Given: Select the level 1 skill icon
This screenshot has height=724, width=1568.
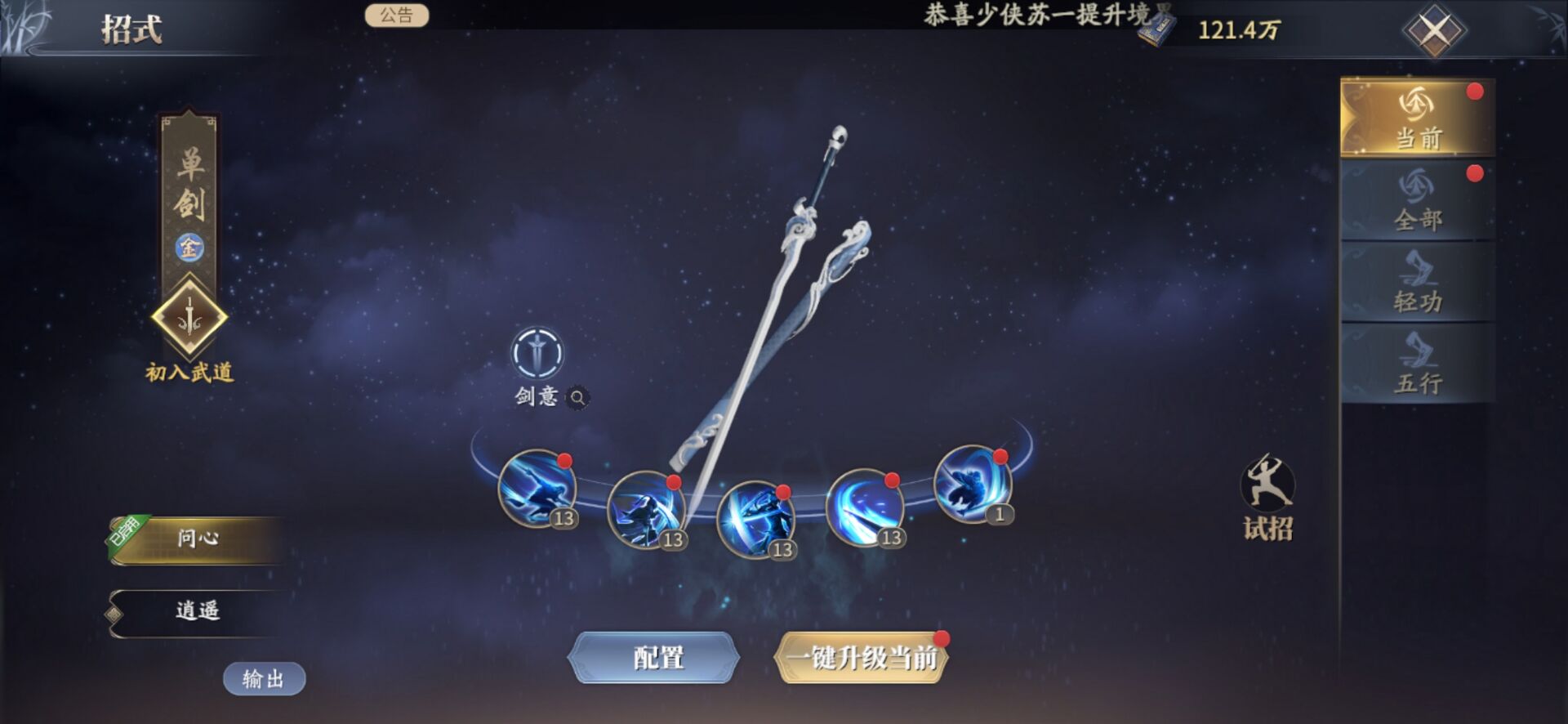Looking at the screenshot, I should click(x=972, y=485).
